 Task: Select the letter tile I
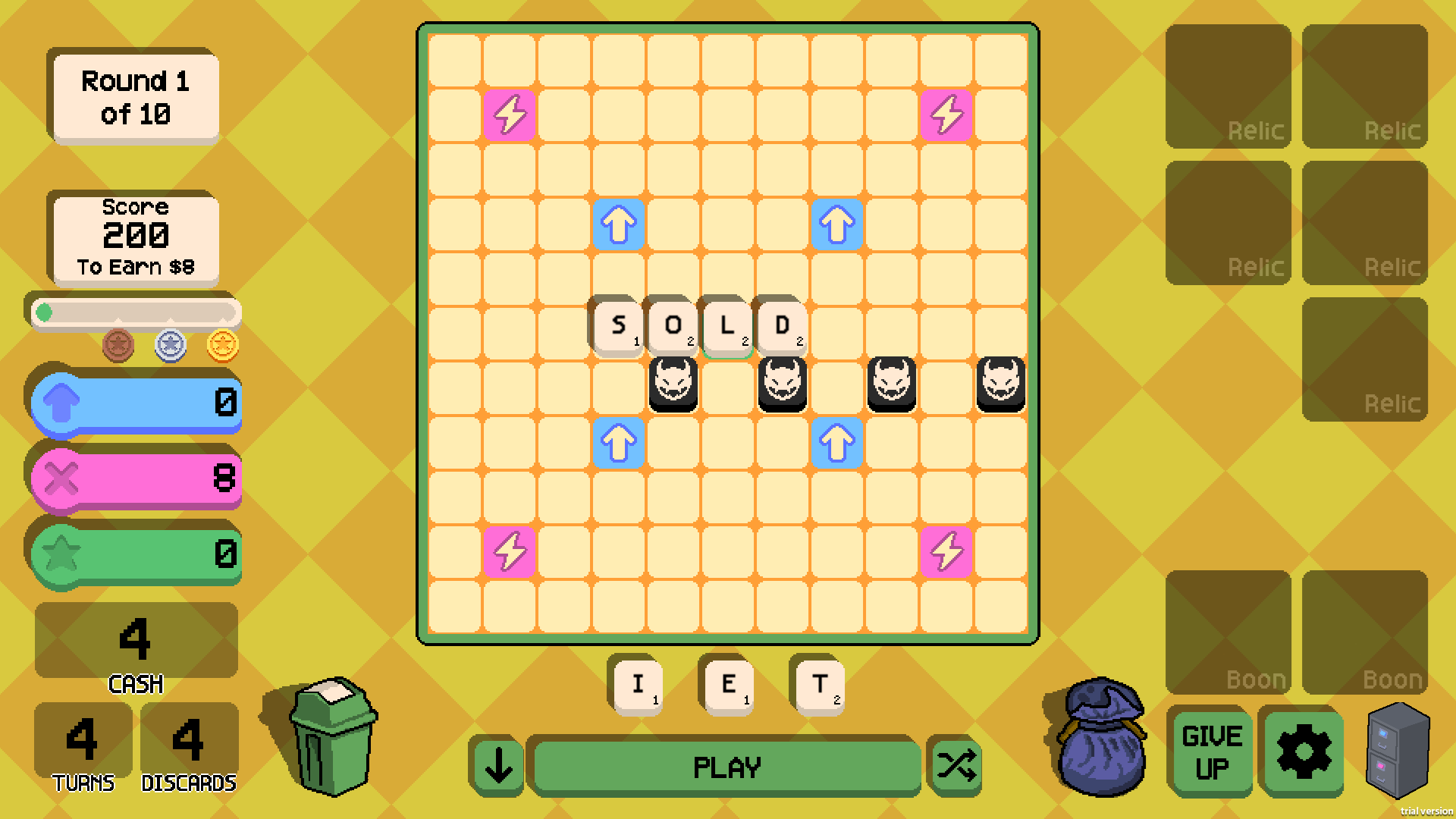636,685
